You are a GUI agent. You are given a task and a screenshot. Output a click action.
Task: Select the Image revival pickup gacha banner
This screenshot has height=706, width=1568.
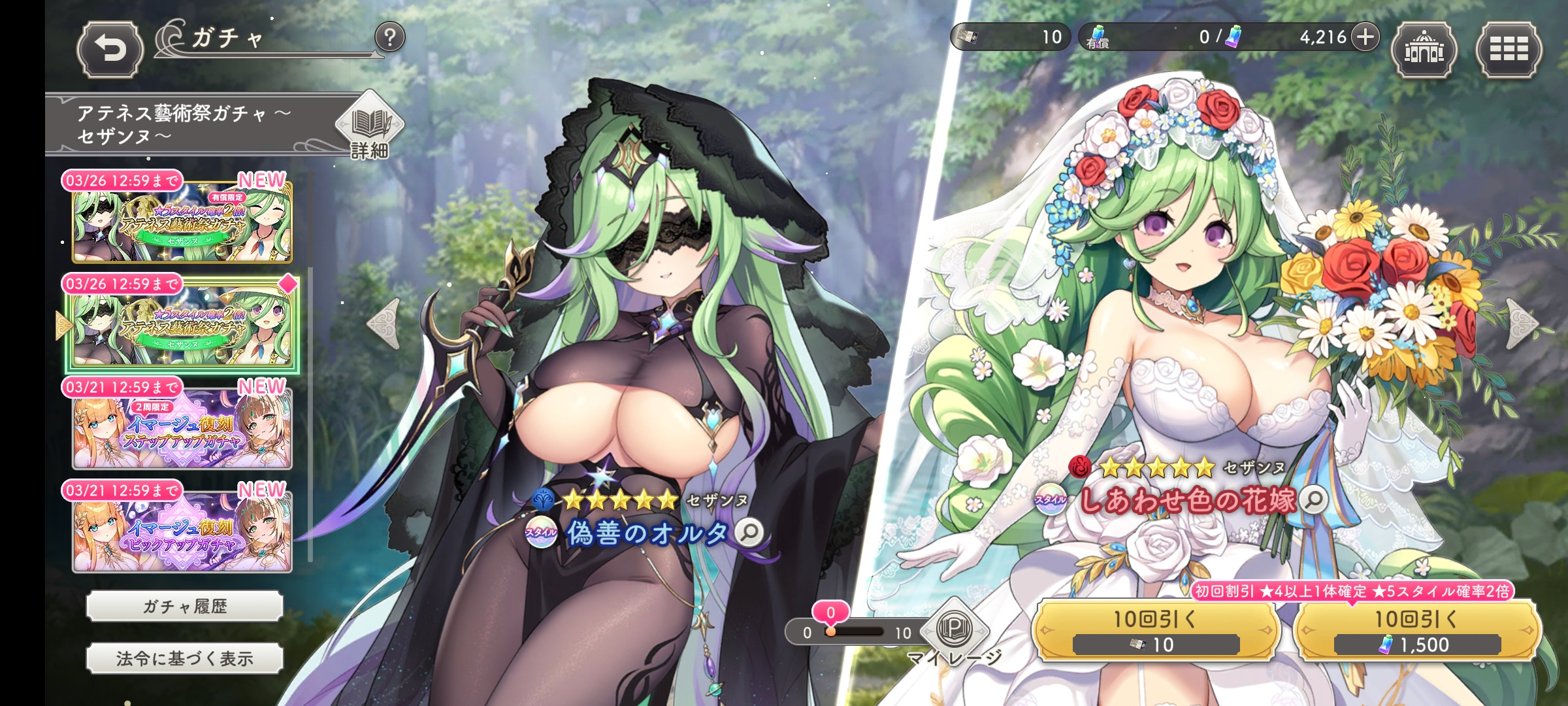(182, 531)
